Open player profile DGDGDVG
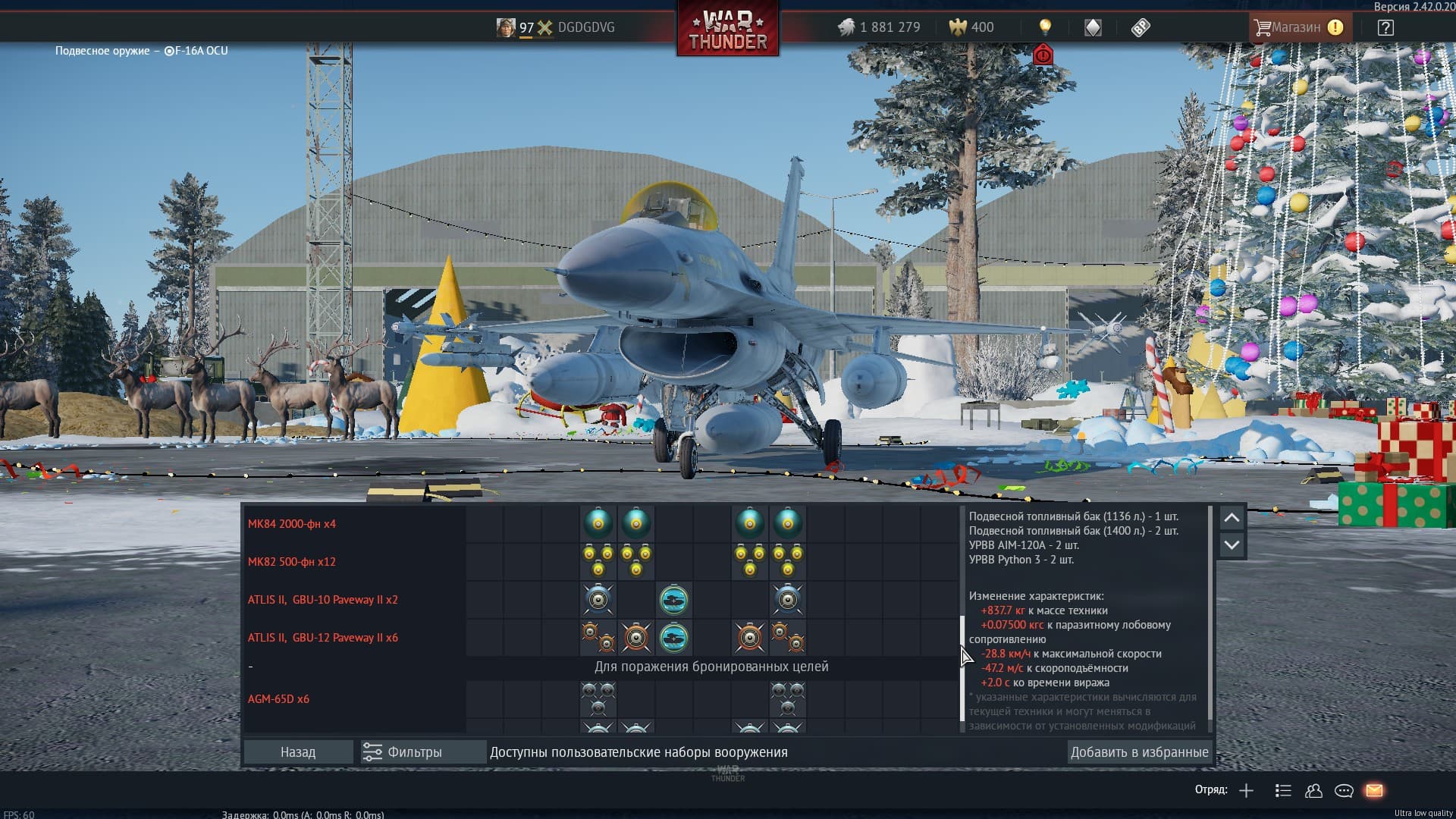Screen dimensions: 1456x819 point(585,27)
